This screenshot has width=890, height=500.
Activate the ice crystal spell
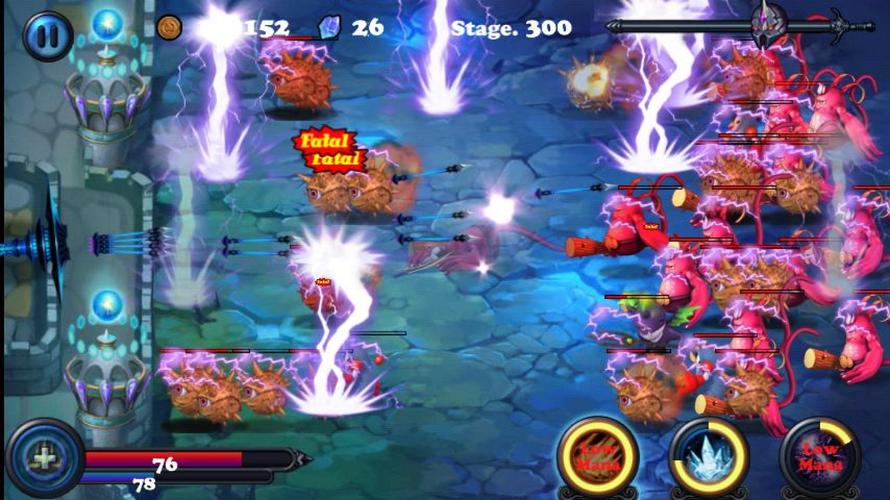point(709,457)
